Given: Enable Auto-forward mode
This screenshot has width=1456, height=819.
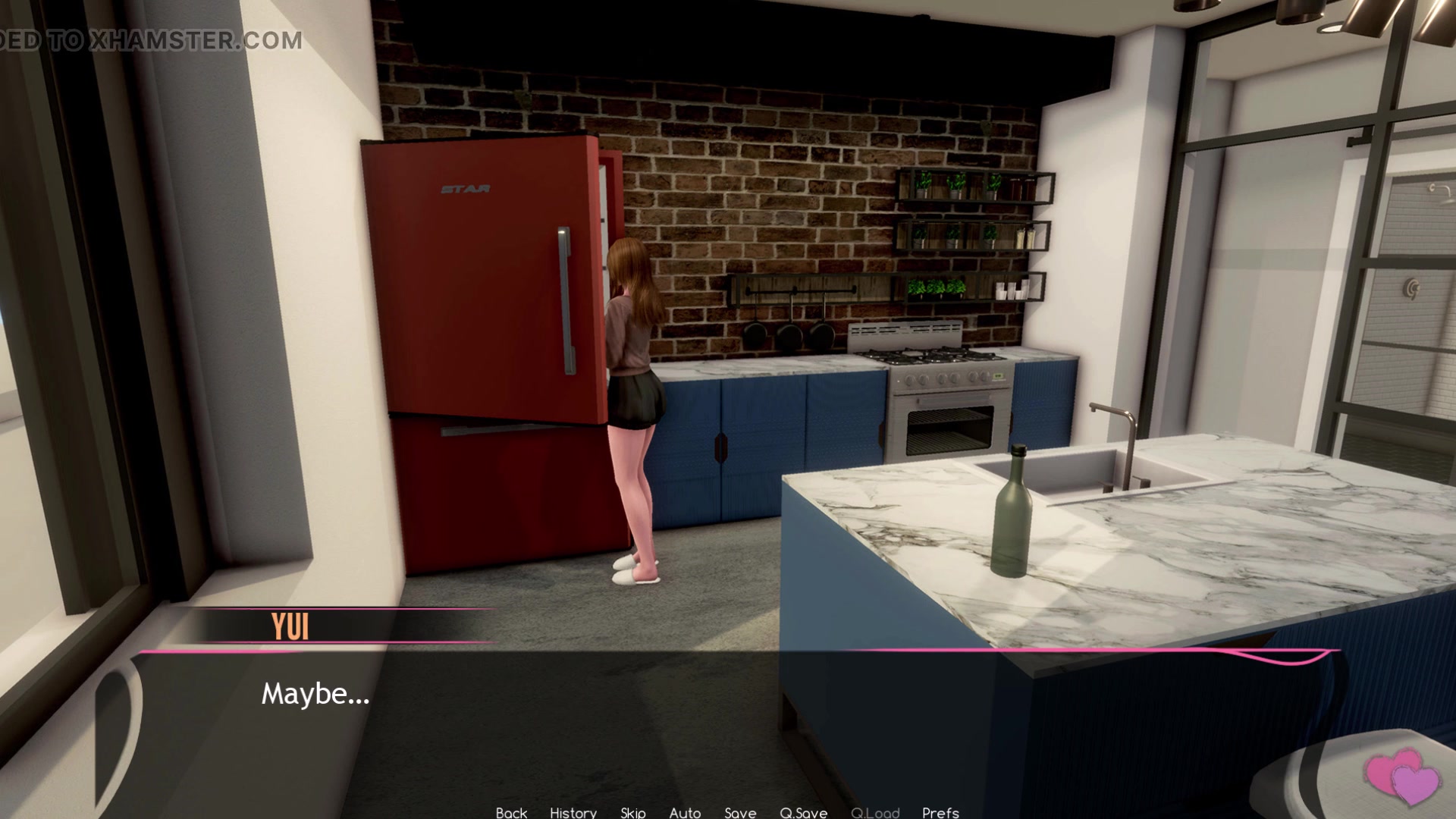Looking at the screenshot, I should click(685, 812).
